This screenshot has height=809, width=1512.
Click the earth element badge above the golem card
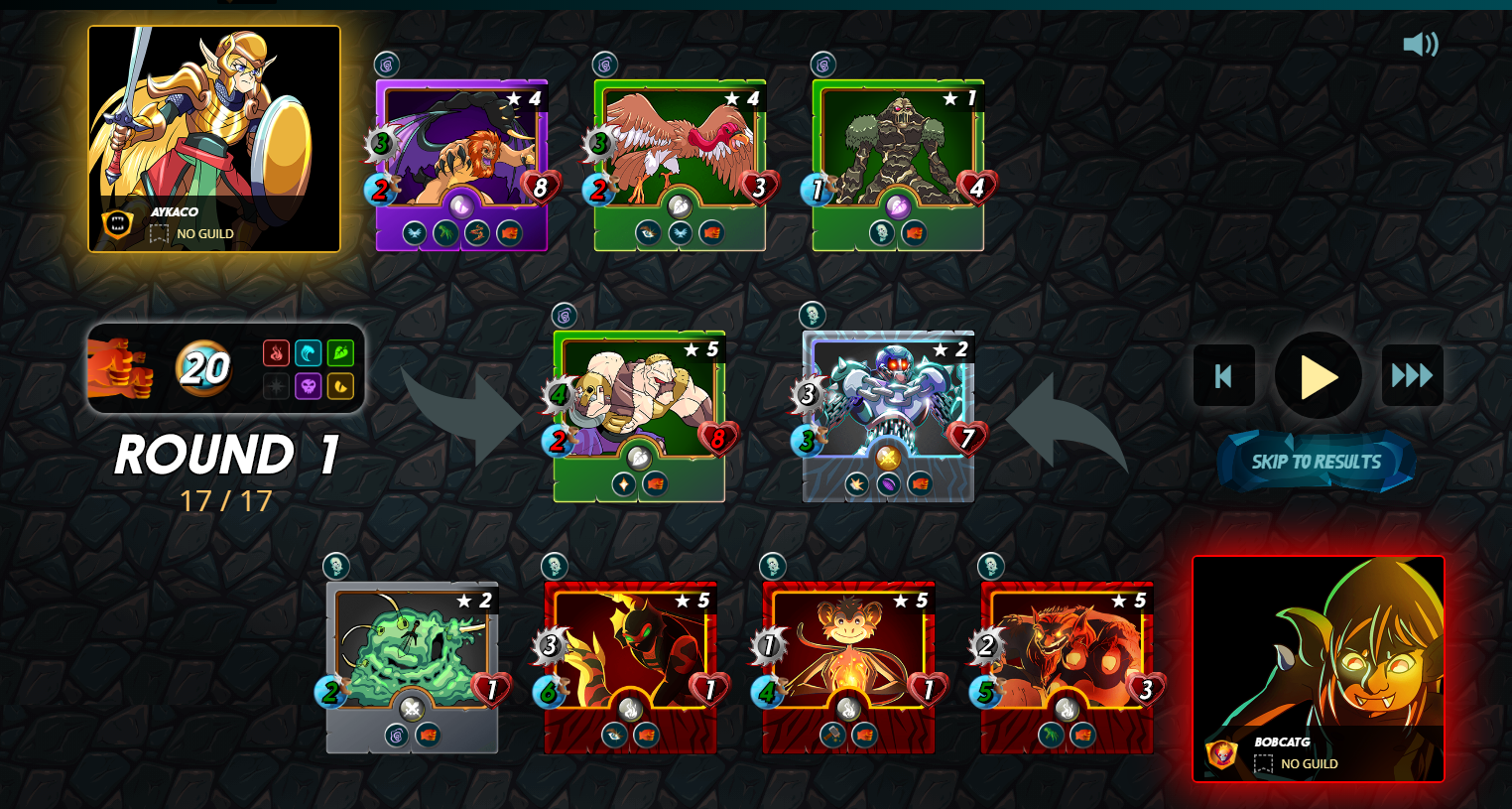[821, 66]
